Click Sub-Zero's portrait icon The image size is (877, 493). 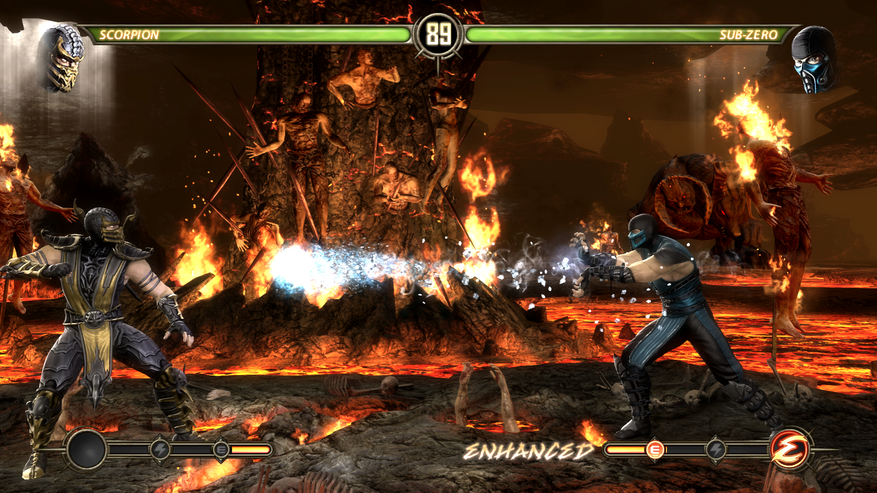(814, 60)
